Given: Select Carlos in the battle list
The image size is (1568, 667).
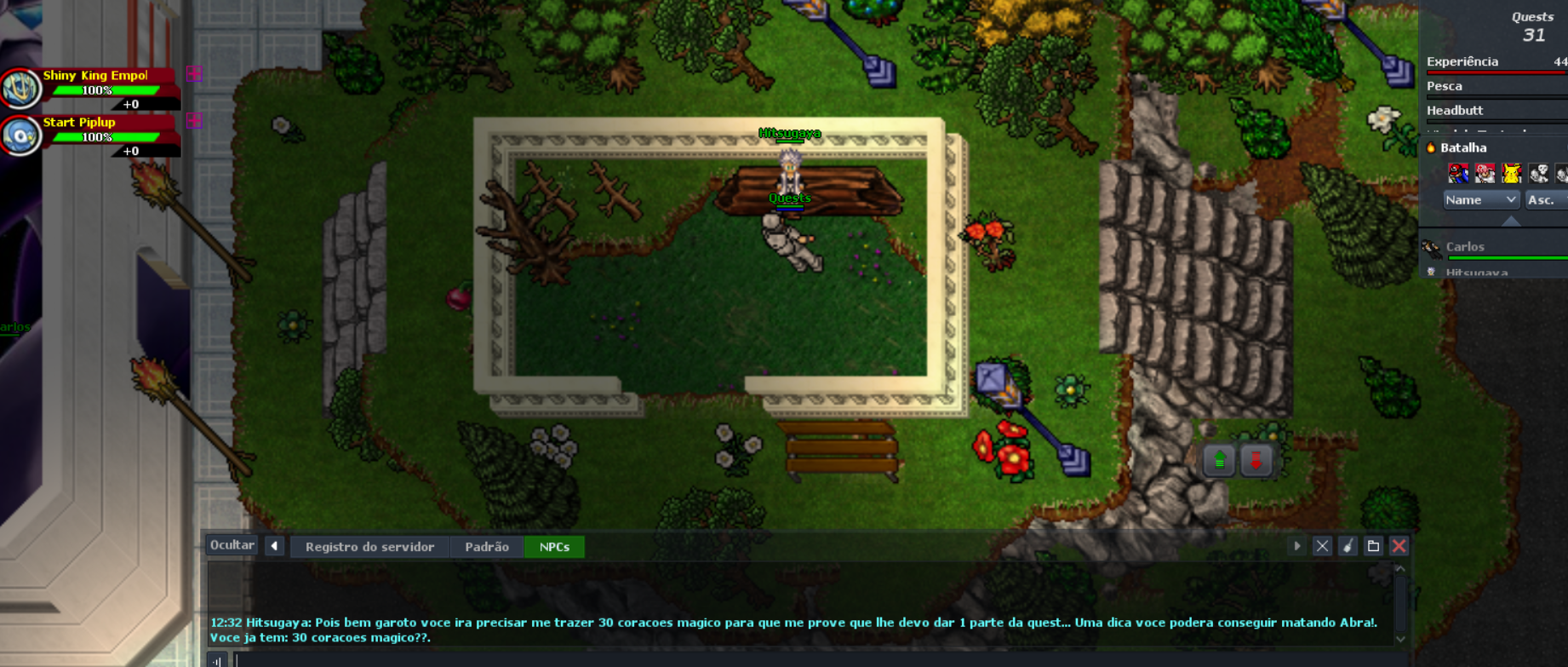Looking at the screenshot, I should [x=1465, y=247].
